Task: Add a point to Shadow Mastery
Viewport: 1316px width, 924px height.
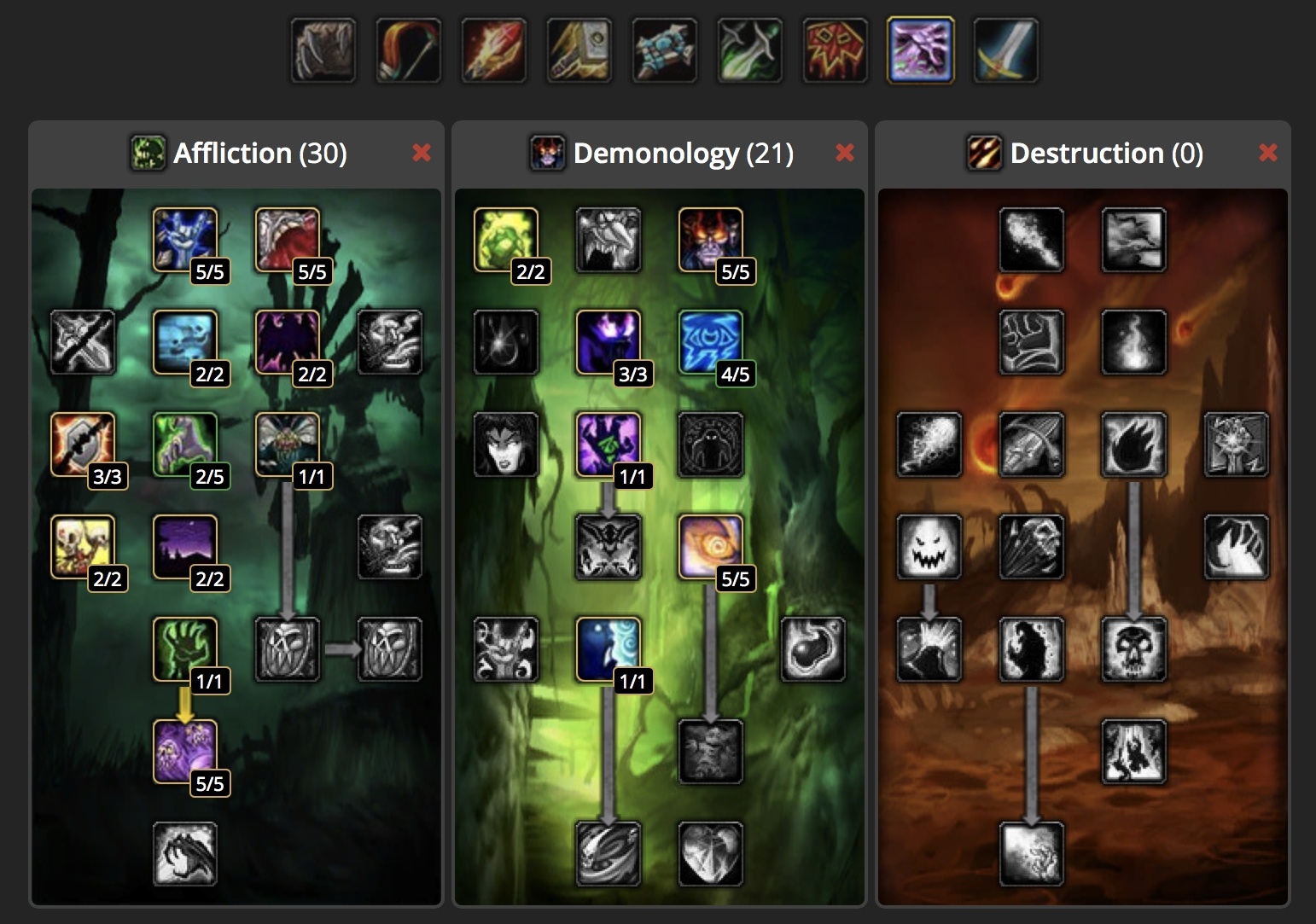Action: click(187, 753)
